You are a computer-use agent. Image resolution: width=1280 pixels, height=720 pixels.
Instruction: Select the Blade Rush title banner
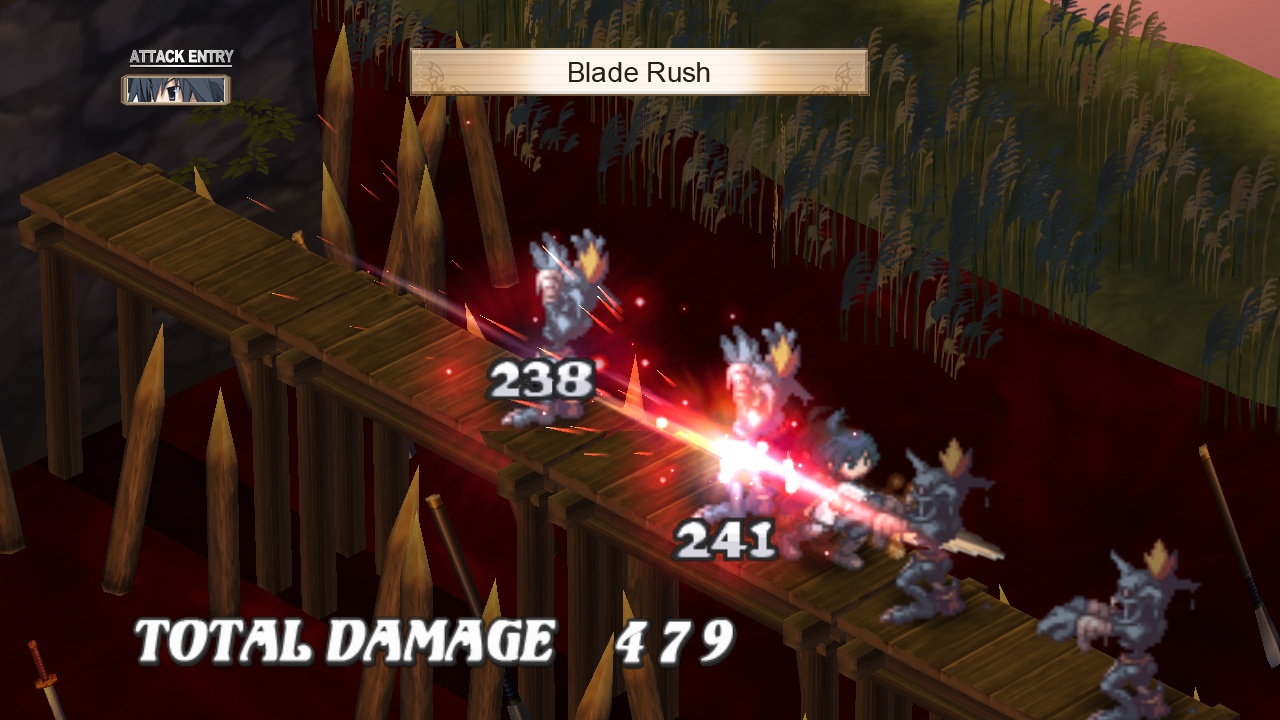tap(638, 72)
